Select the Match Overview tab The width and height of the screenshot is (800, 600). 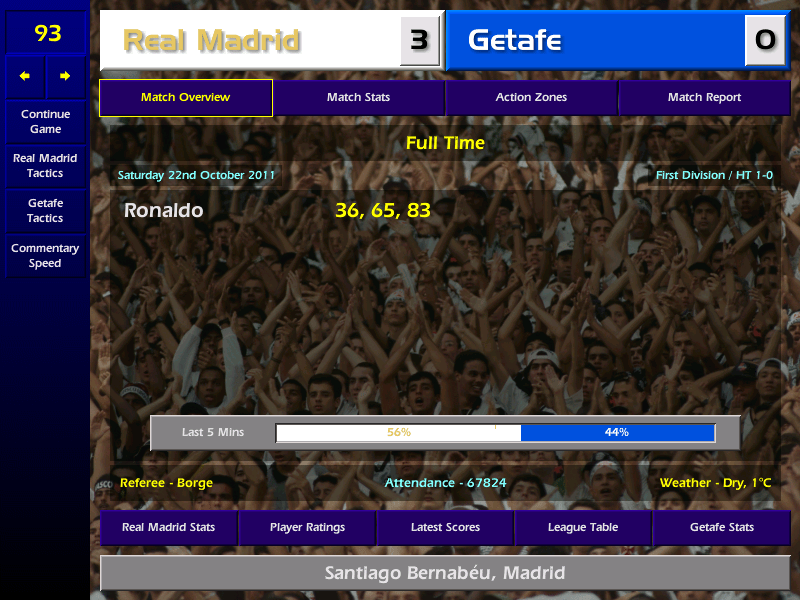pos(185,97)
